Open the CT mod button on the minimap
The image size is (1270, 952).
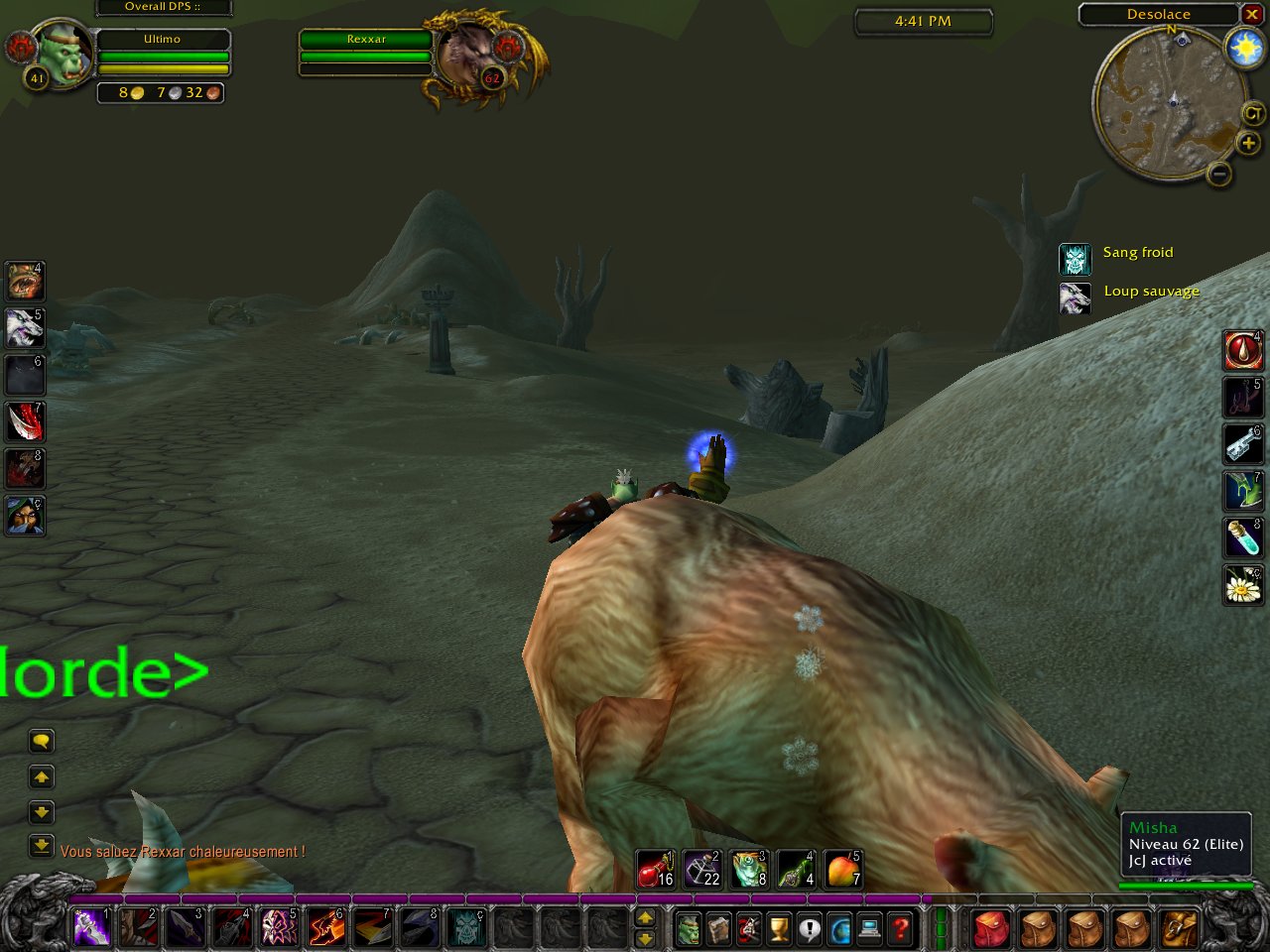(1253, 114)
